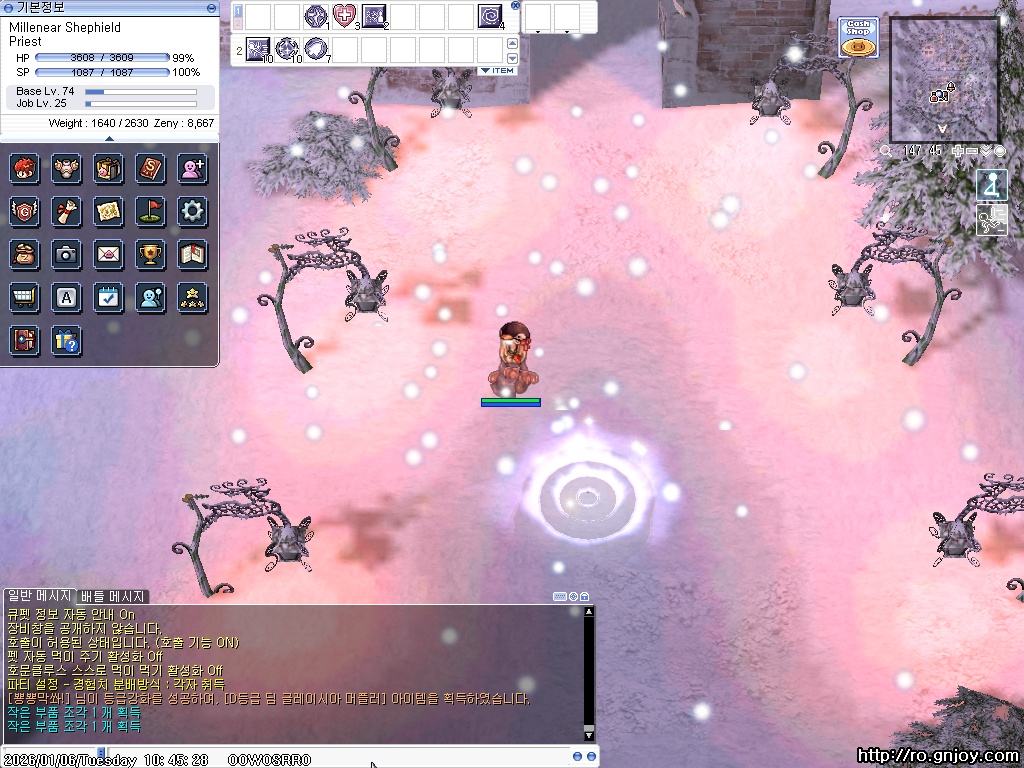The image size is (1024, 768).
Task: Open the settings gear icon
Action: tap(192, 211)
